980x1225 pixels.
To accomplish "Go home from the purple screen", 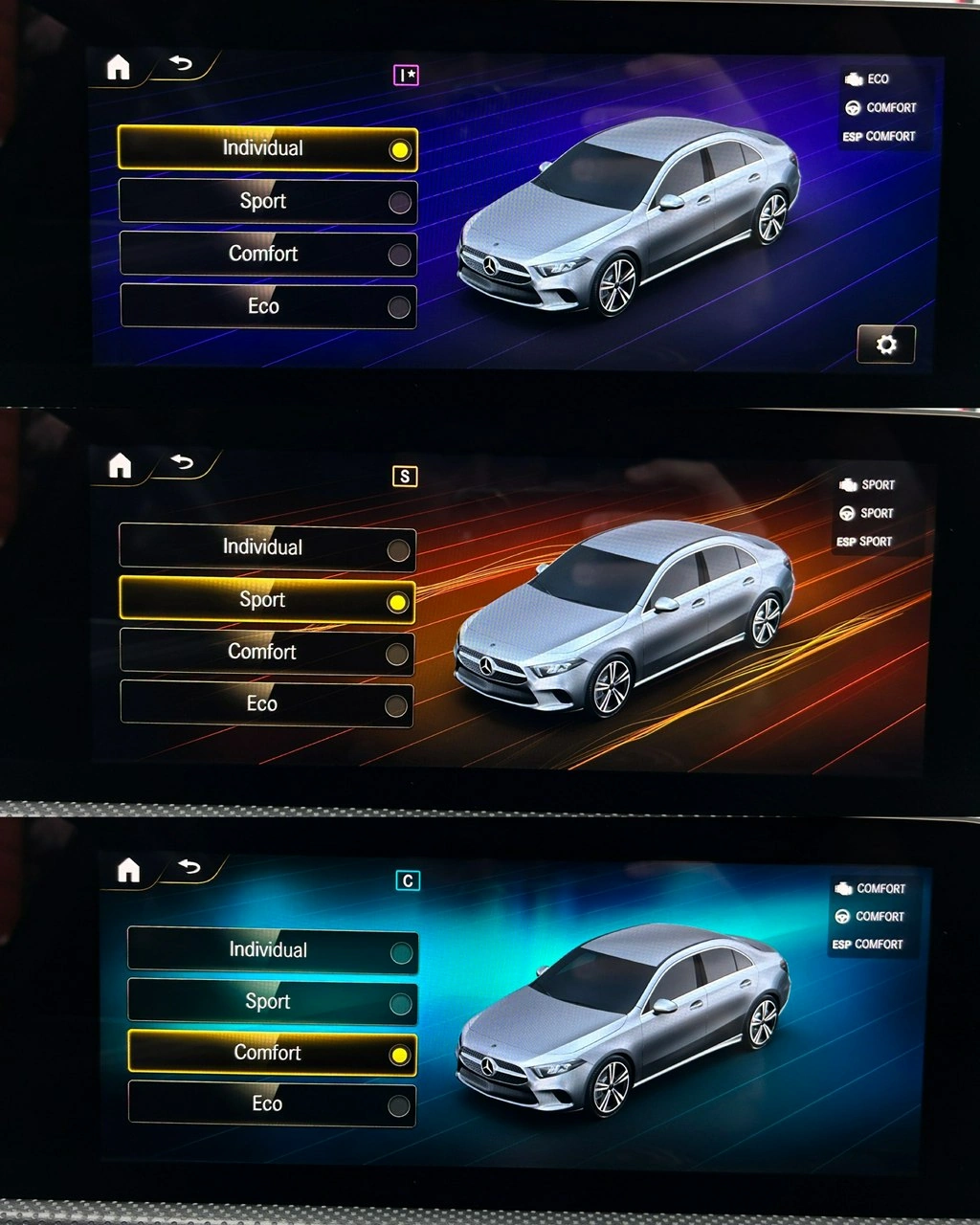I will pos(118,67).
